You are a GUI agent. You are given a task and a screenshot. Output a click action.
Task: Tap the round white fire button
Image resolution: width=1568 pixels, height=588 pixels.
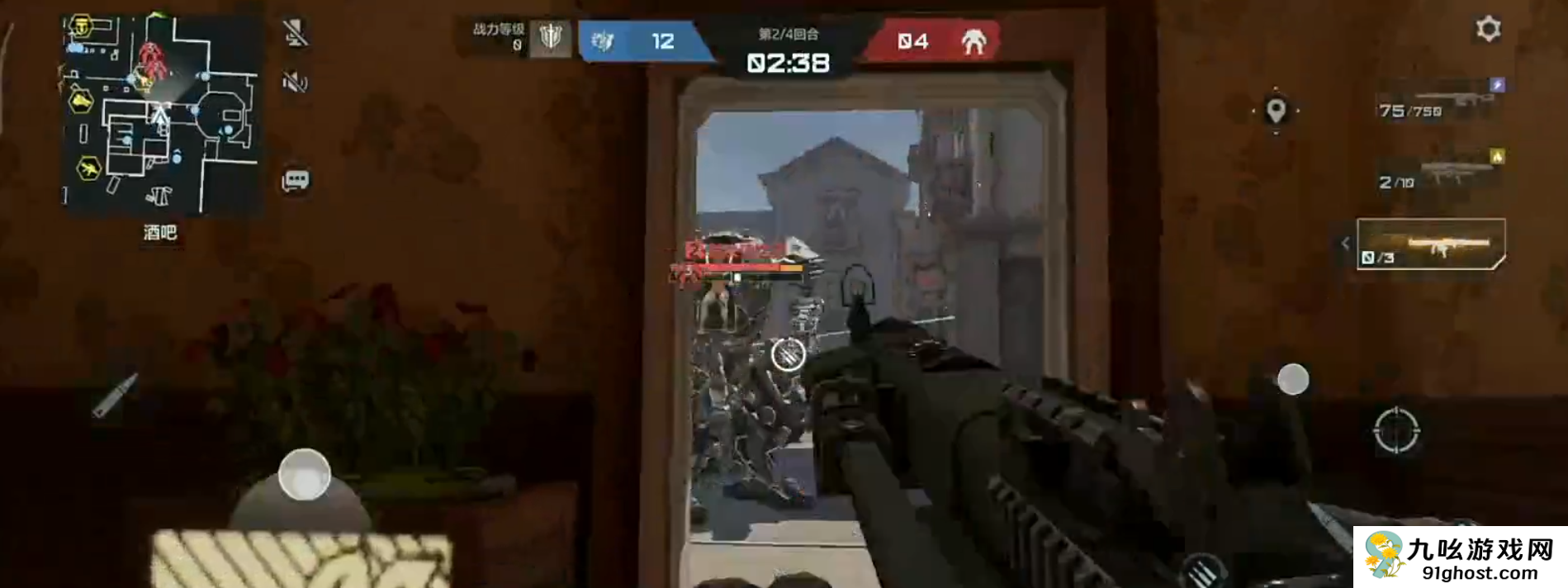[x=1293, y=379]
